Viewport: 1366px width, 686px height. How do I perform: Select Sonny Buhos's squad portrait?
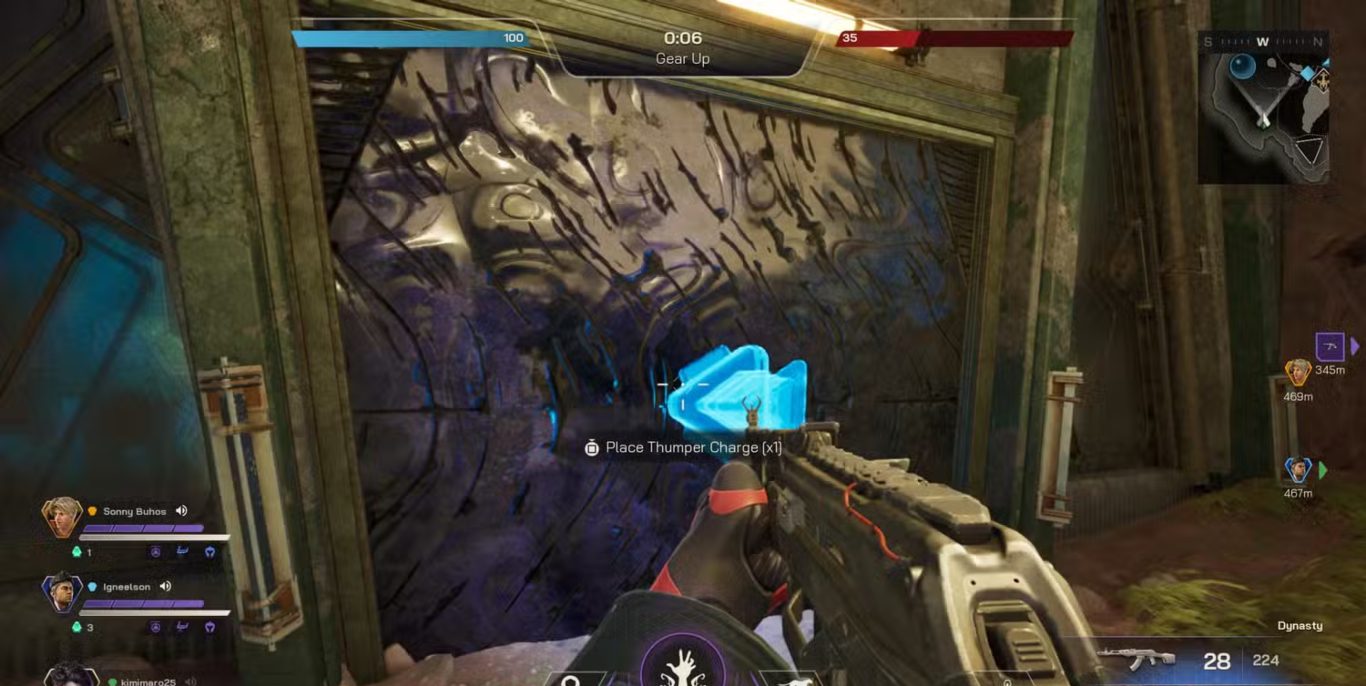62,517
